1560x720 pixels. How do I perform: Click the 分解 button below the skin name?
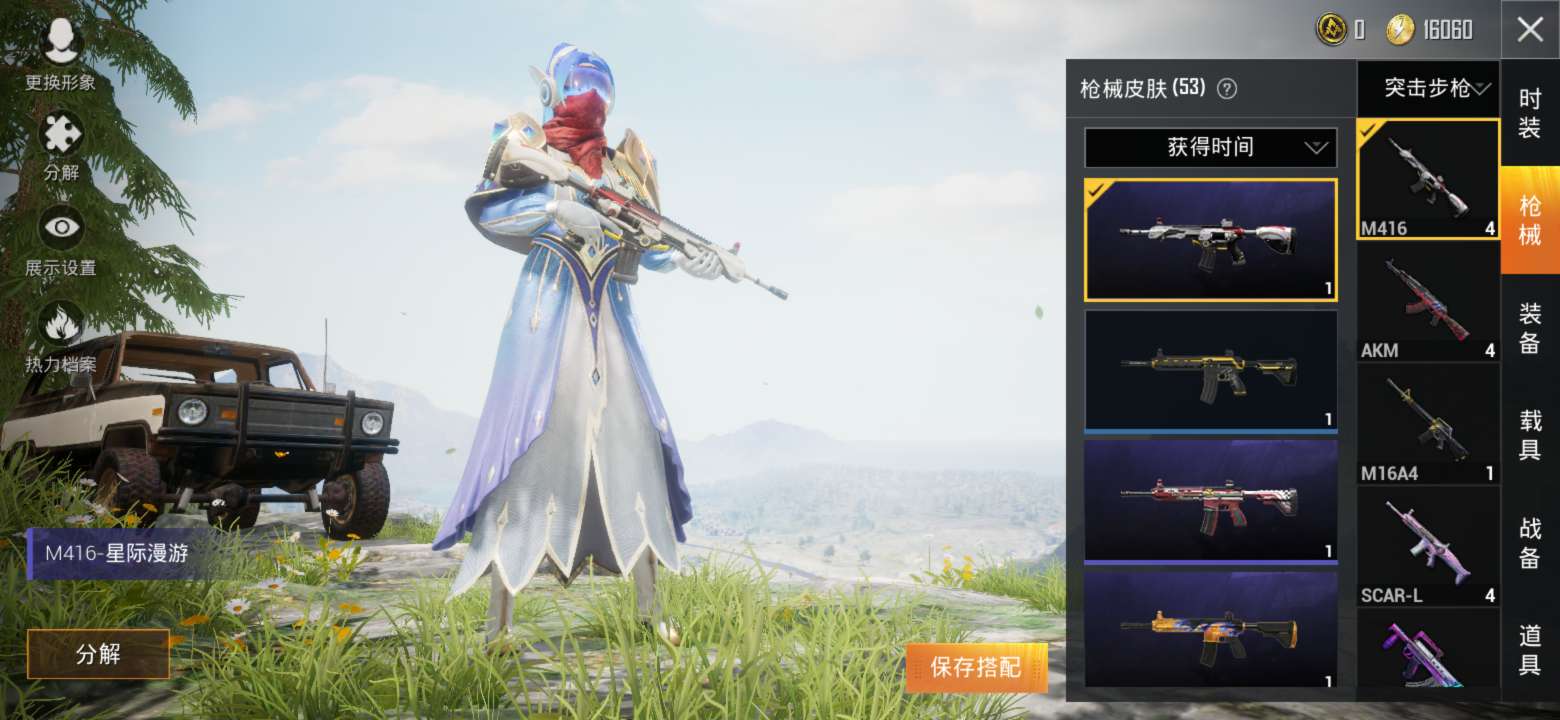click(98, 655)
